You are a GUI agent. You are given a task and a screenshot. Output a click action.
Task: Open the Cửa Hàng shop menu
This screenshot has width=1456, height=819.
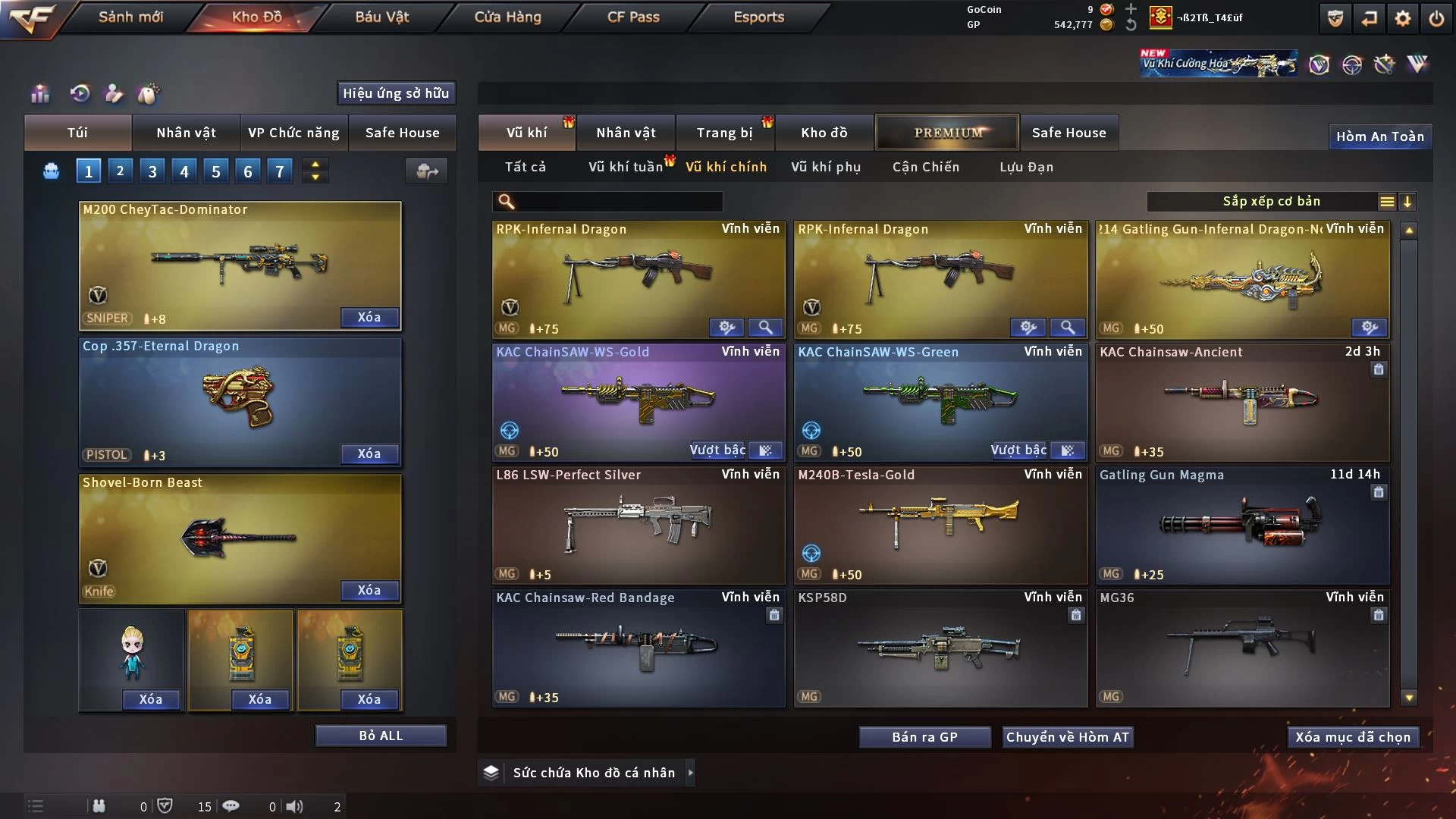coord(507,17)
